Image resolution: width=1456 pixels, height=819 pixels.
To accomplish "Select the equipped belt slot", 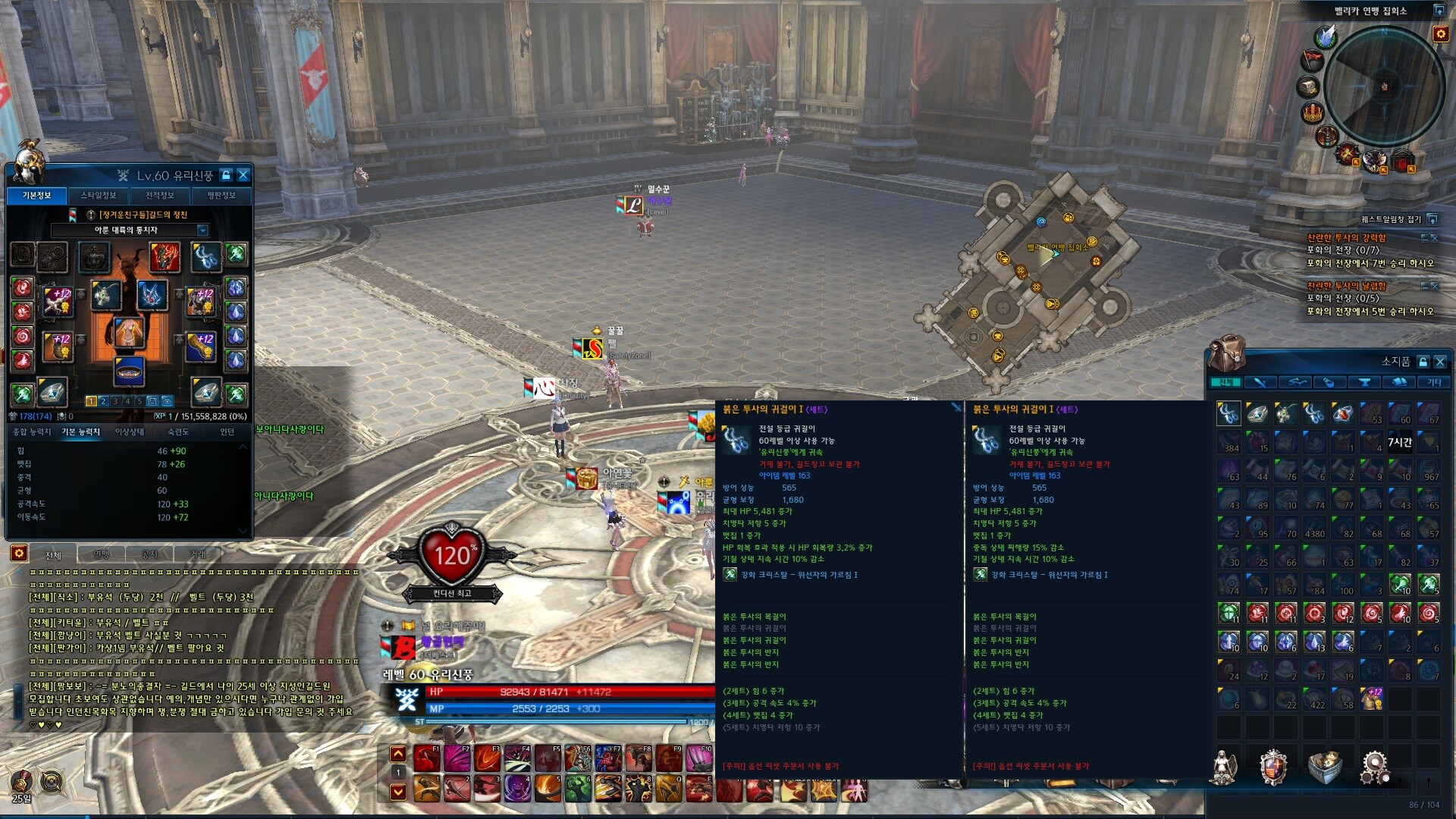I will click(x=130, y=371).
